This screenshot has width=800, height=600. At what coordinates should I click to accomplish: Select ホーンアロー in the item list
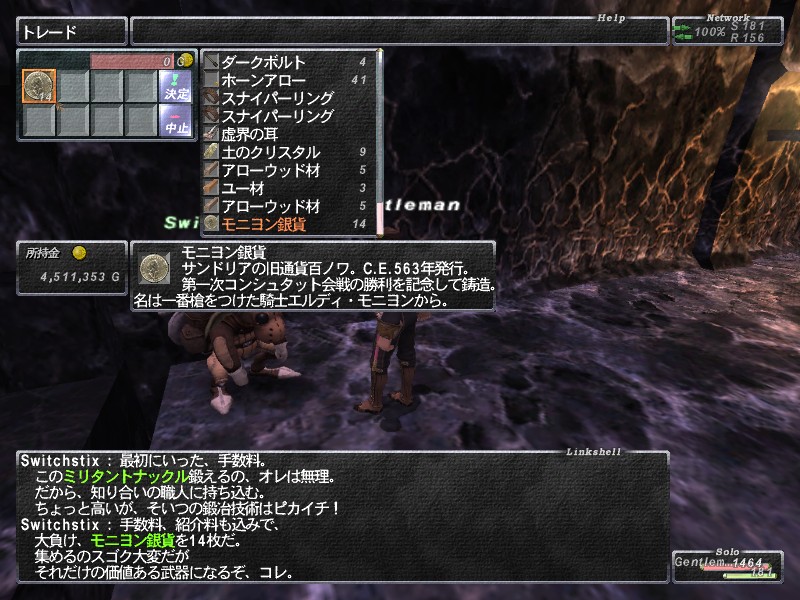tap(264, 80)
